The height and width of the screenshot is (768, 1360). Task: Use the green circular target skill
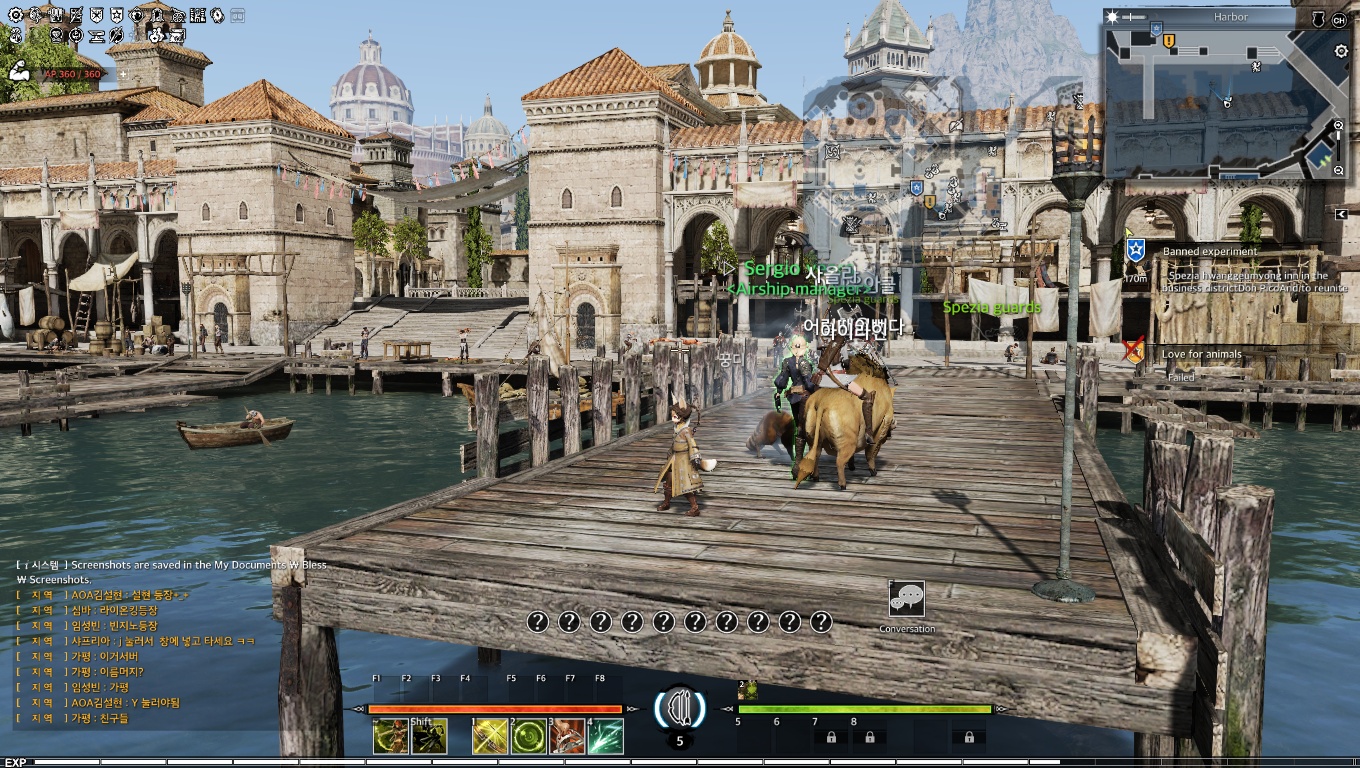[528, 737]
